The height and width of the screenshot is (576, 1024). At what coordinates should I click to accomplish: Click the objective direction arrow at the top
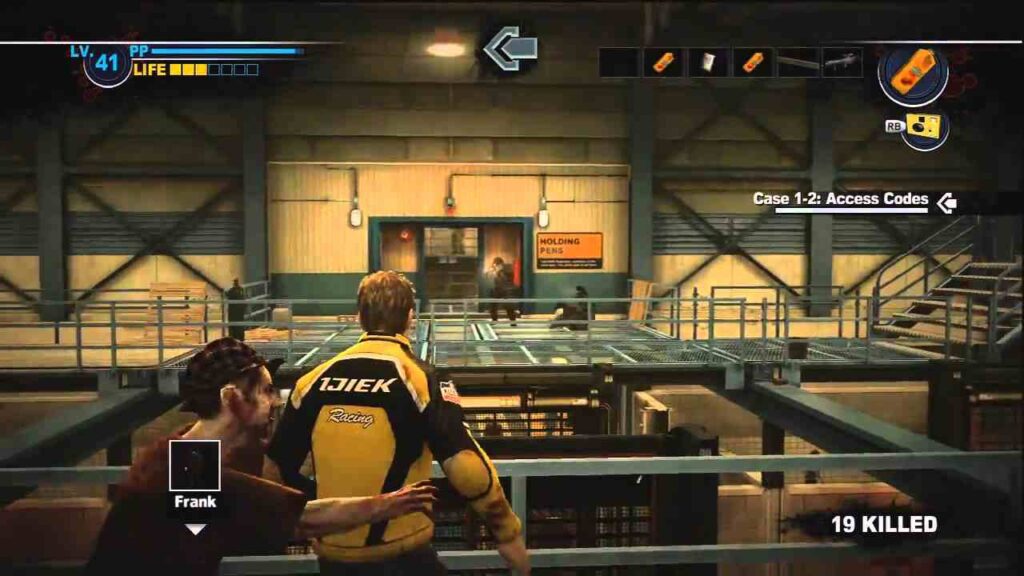pyautogui.click(x=511, y=48)
